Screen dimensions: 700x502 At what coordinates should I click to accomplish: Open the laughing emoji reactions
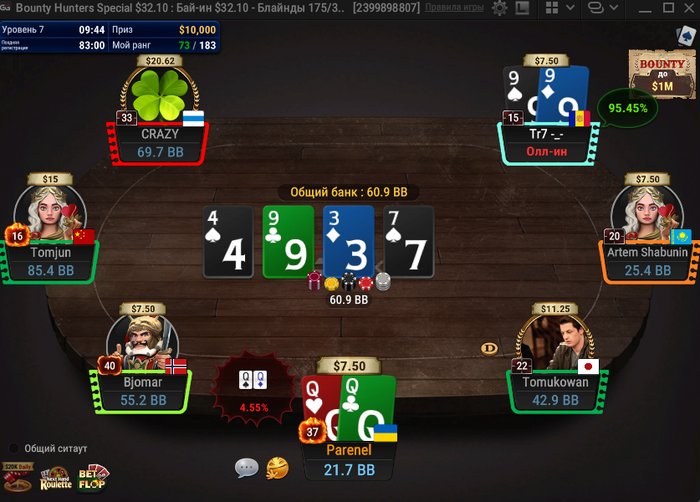279,467
